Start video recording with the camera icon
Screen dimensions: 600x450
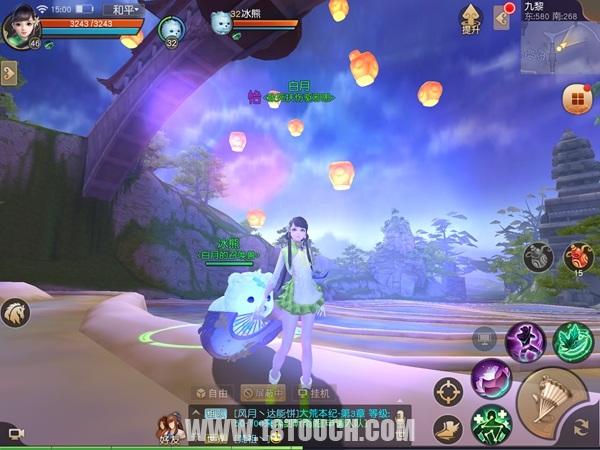16,432
